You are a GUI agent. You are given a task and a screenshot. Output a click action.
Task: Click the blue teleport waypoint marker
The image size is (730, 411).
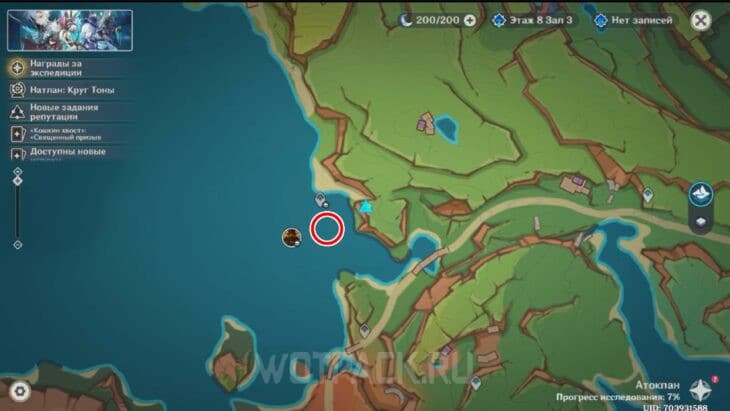coord(366,207)
